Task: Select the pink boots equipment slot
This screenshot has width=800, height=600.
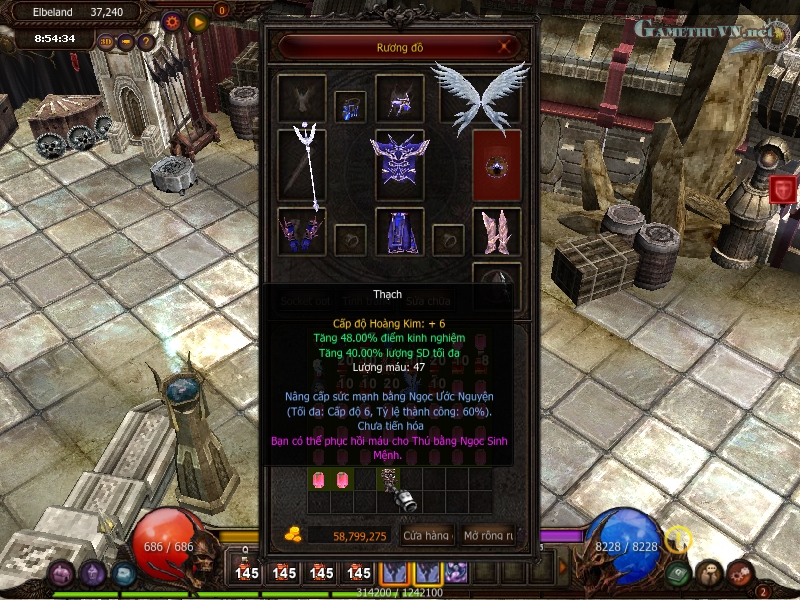Action: click(x=497, y=231)
